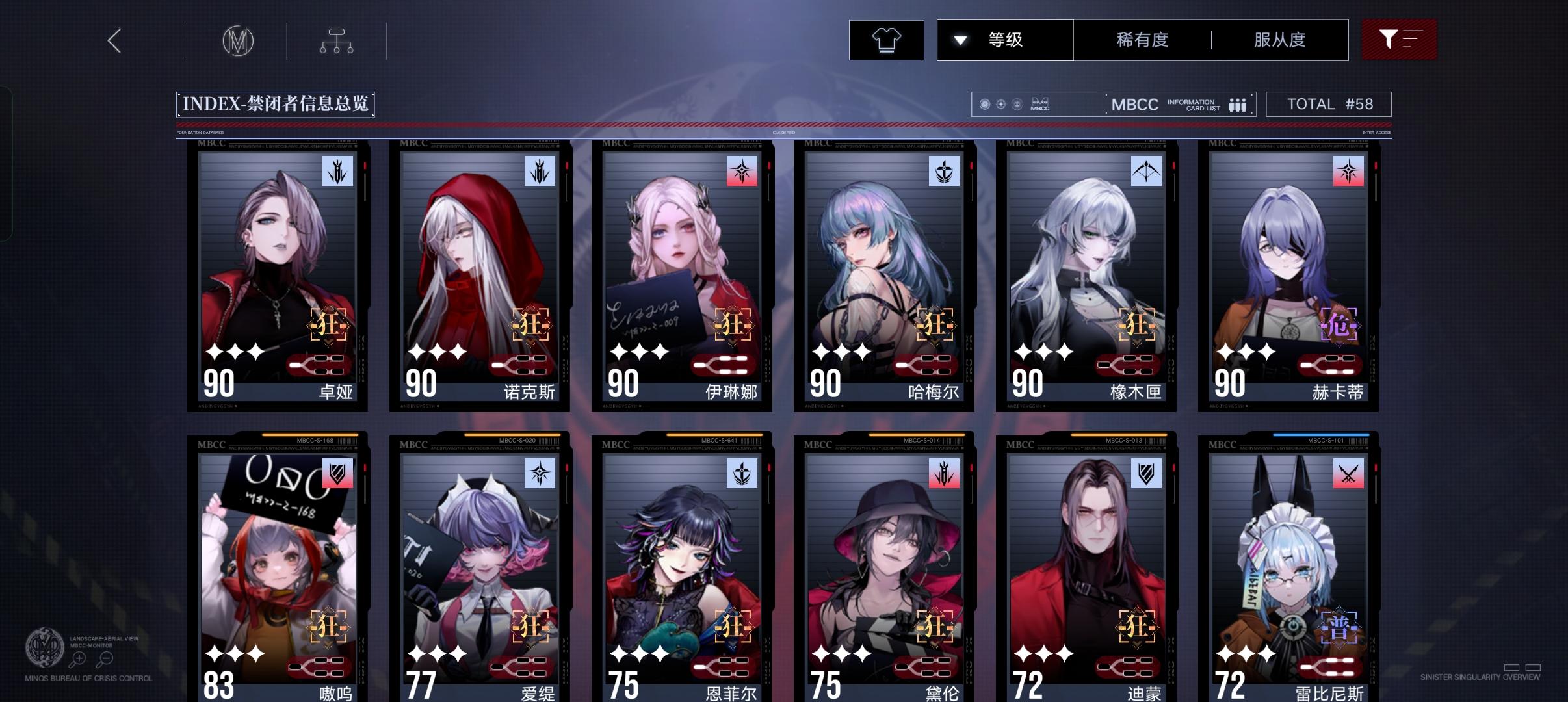Viewport: 1568px width, 702px height.
Task: Click the three-person icon in the MBCC header bar
Action: coord(1237,104)
